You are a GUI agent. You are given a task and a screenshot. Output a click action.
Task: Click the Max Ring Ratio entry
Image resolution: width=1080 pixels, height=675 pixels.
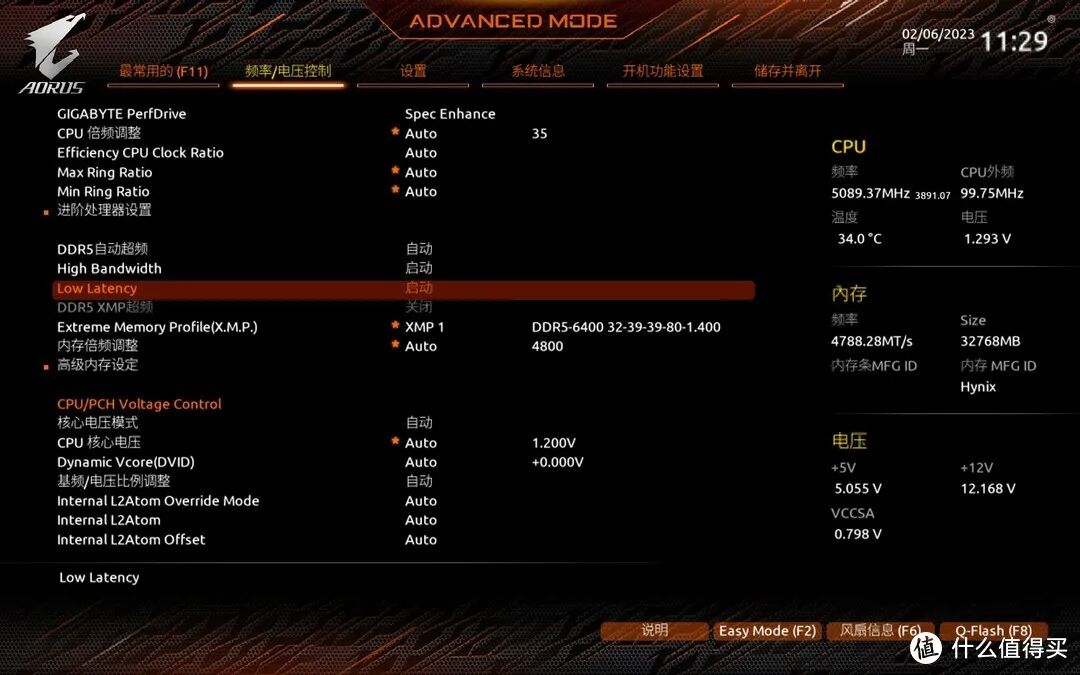(105, 172)
